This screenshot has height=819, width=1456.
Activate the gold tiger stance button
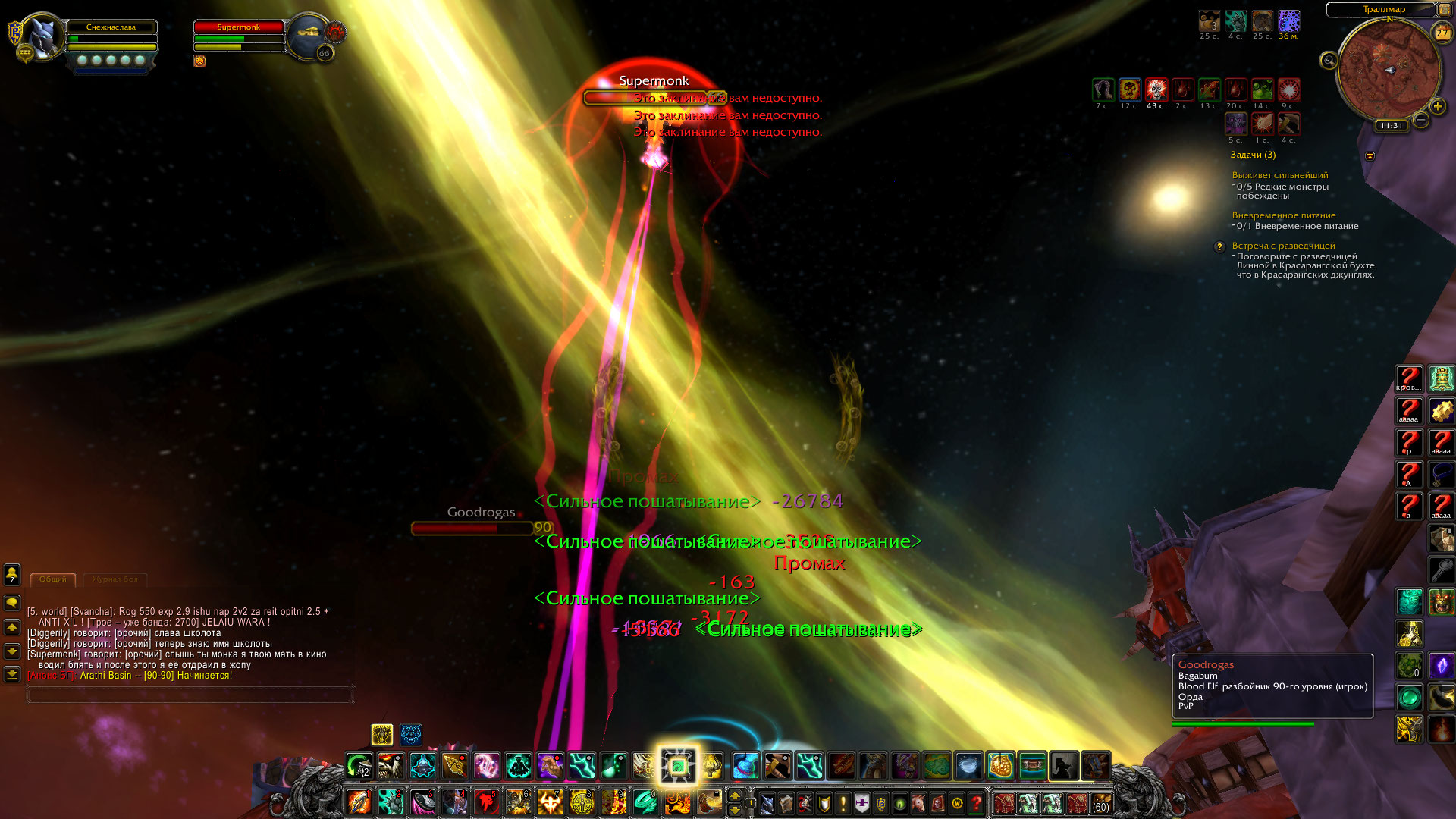click(x=381, y=734)
